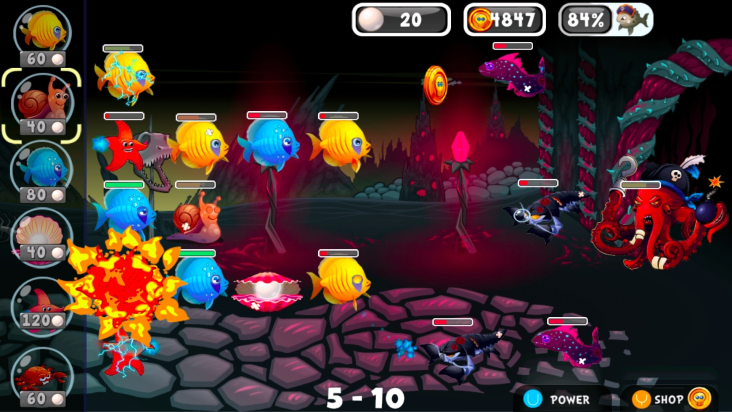Select the clam shell unit card
732x412 pixels.
click(43, 236)
